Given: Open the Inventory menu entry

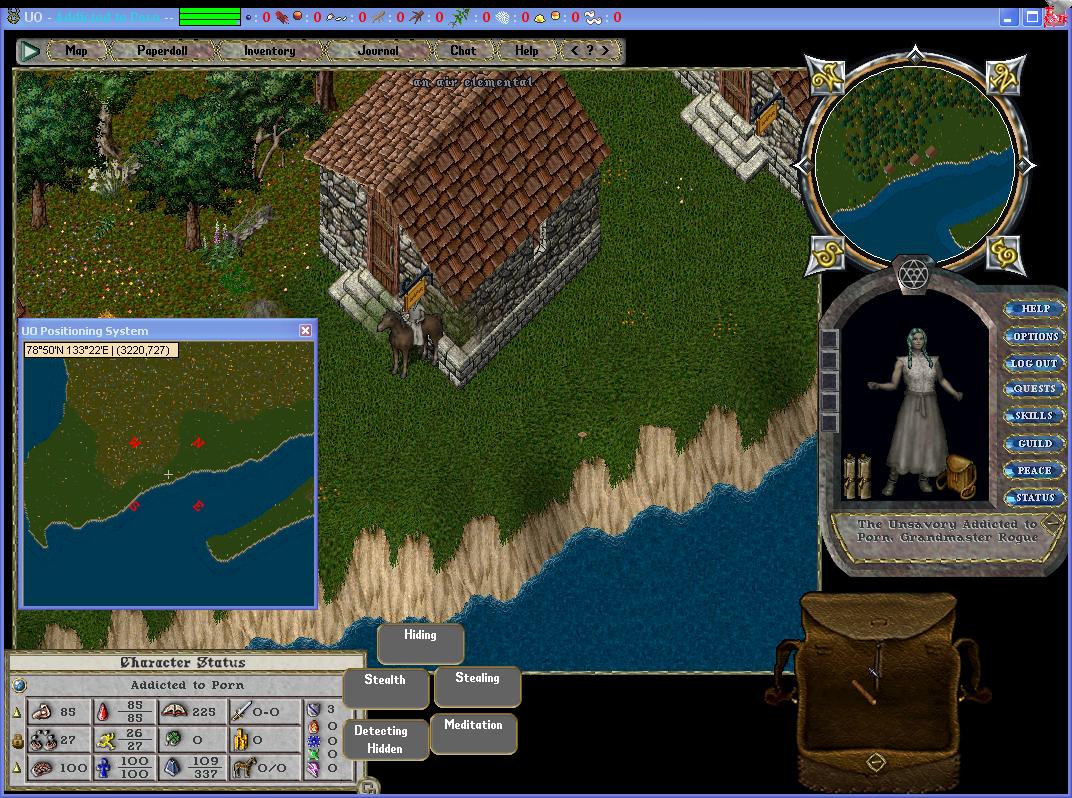Looking at the screenshot, I should (x=269, y=50).
